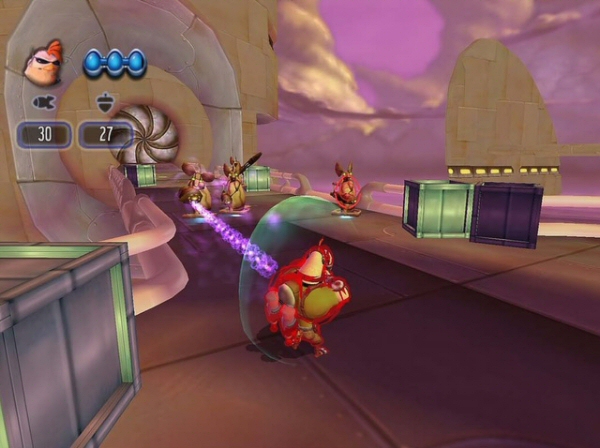
Task: Select the fish collectible icon
Action: 43,102
